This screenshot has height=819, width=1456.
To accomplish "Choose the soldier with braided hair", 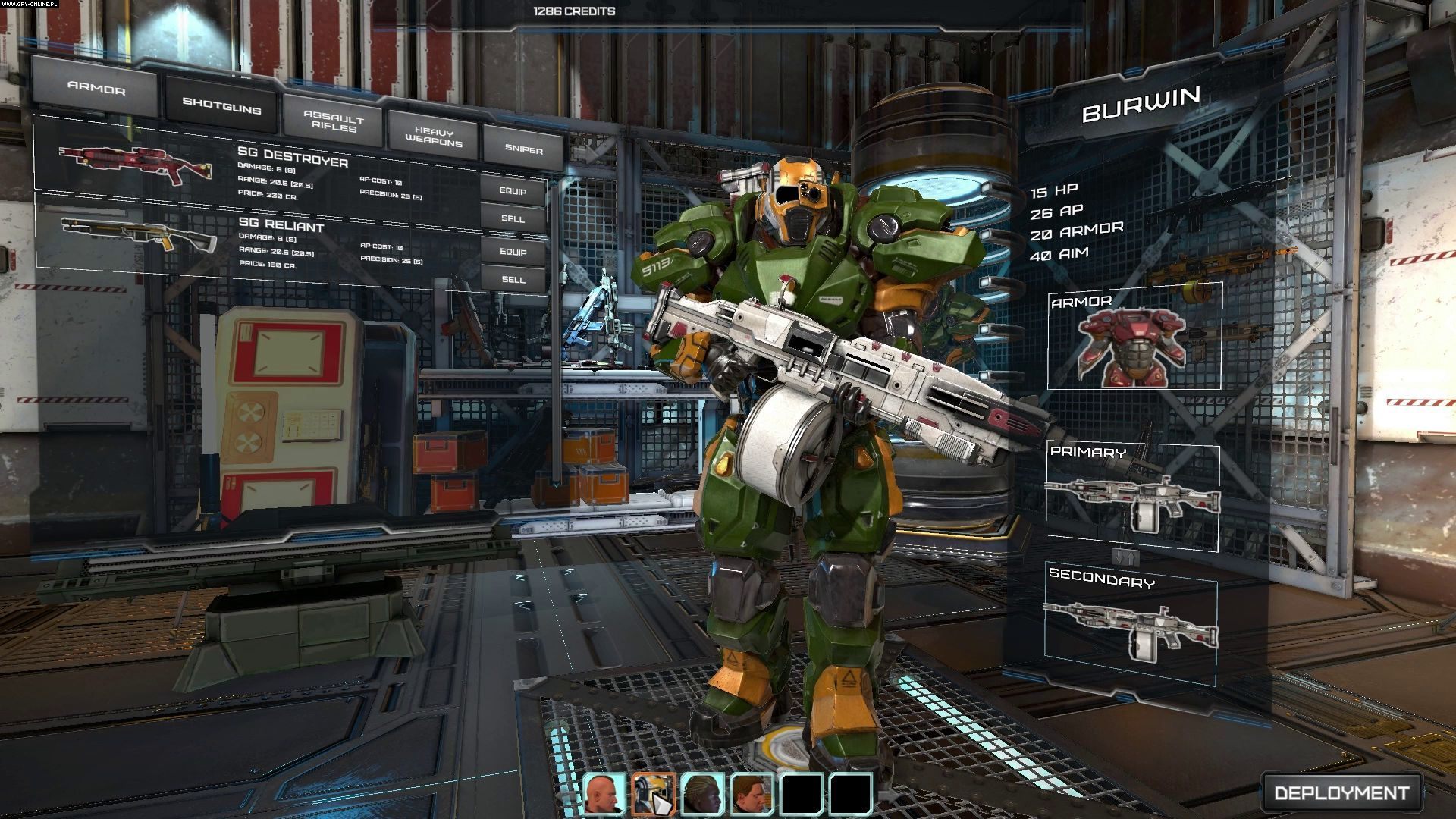I will (x=701, y=794).
